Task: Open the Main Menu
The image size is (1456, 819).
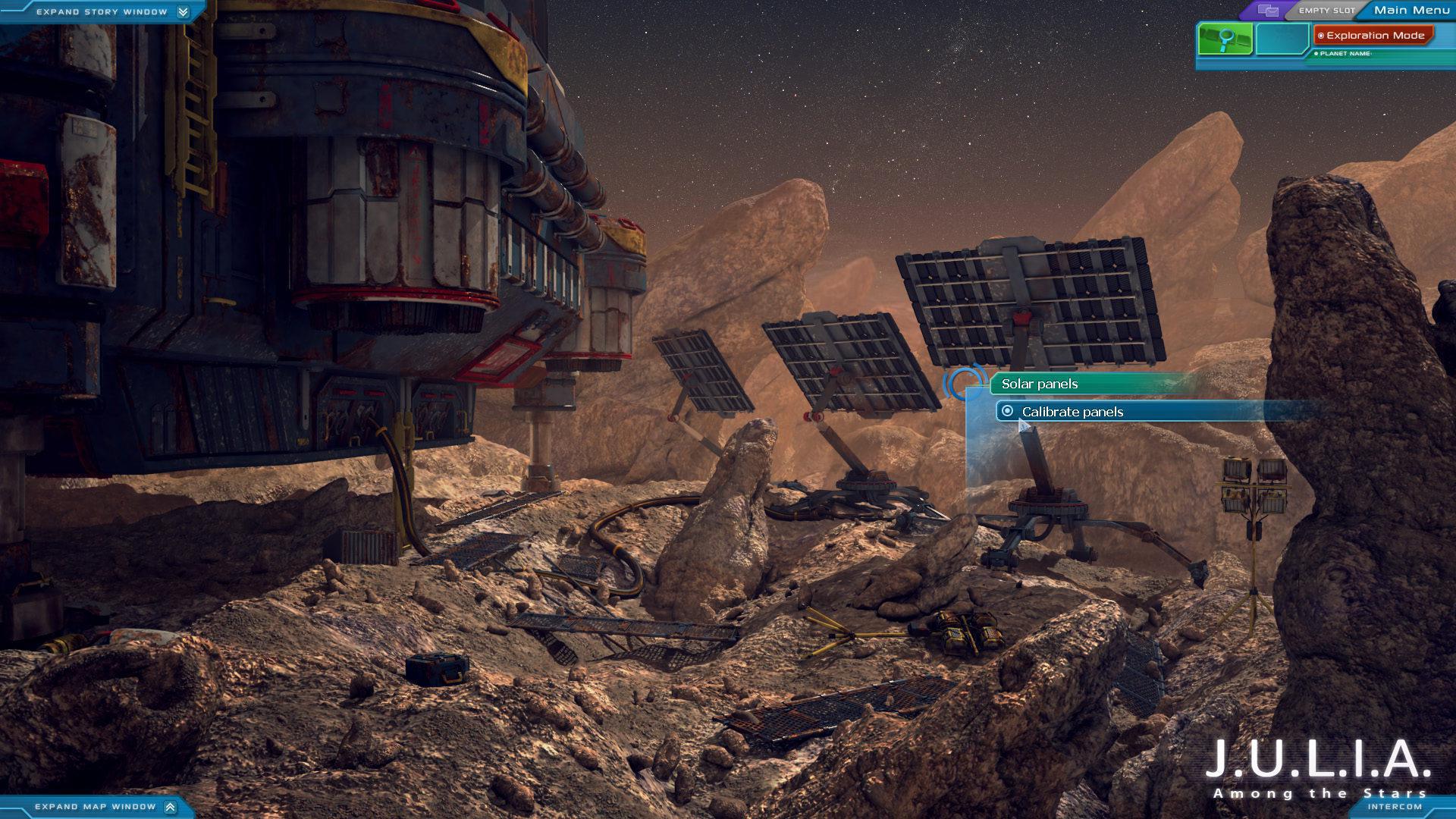Action: point(1411,10)
